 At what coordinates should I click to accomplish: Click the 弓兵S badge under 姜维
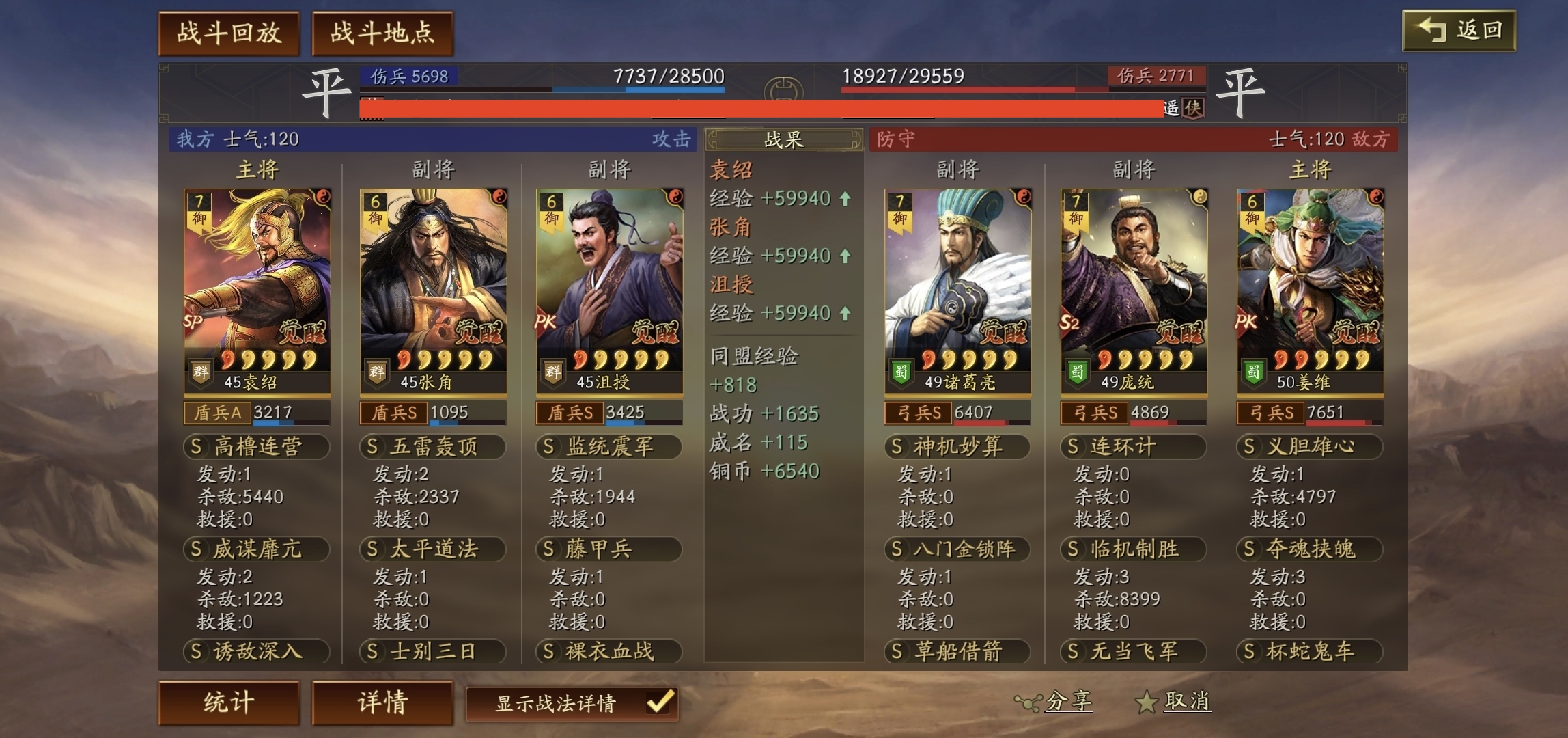(1271, 413)
